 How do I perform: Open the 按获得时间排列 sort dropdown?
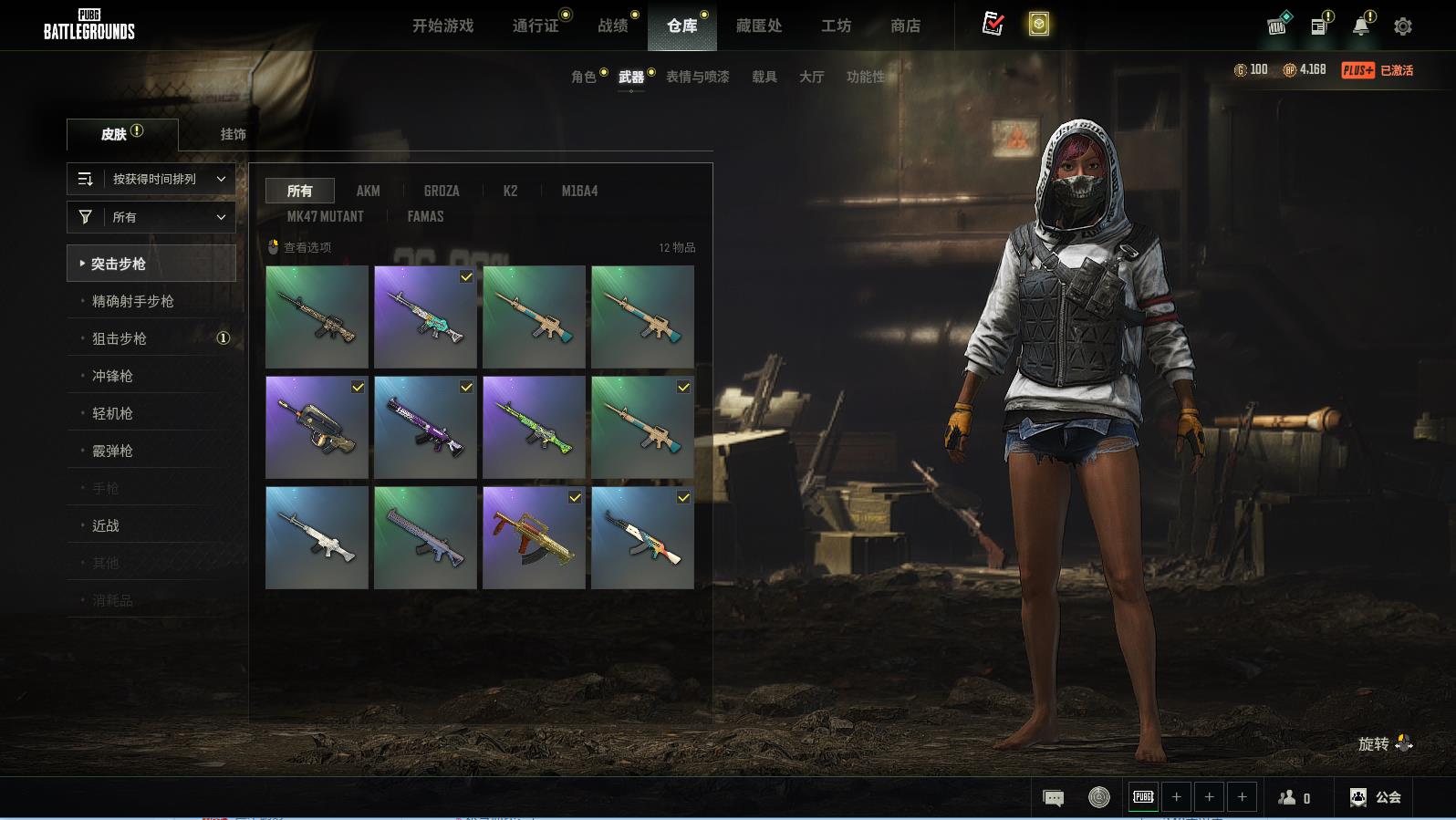coord(151,179)
